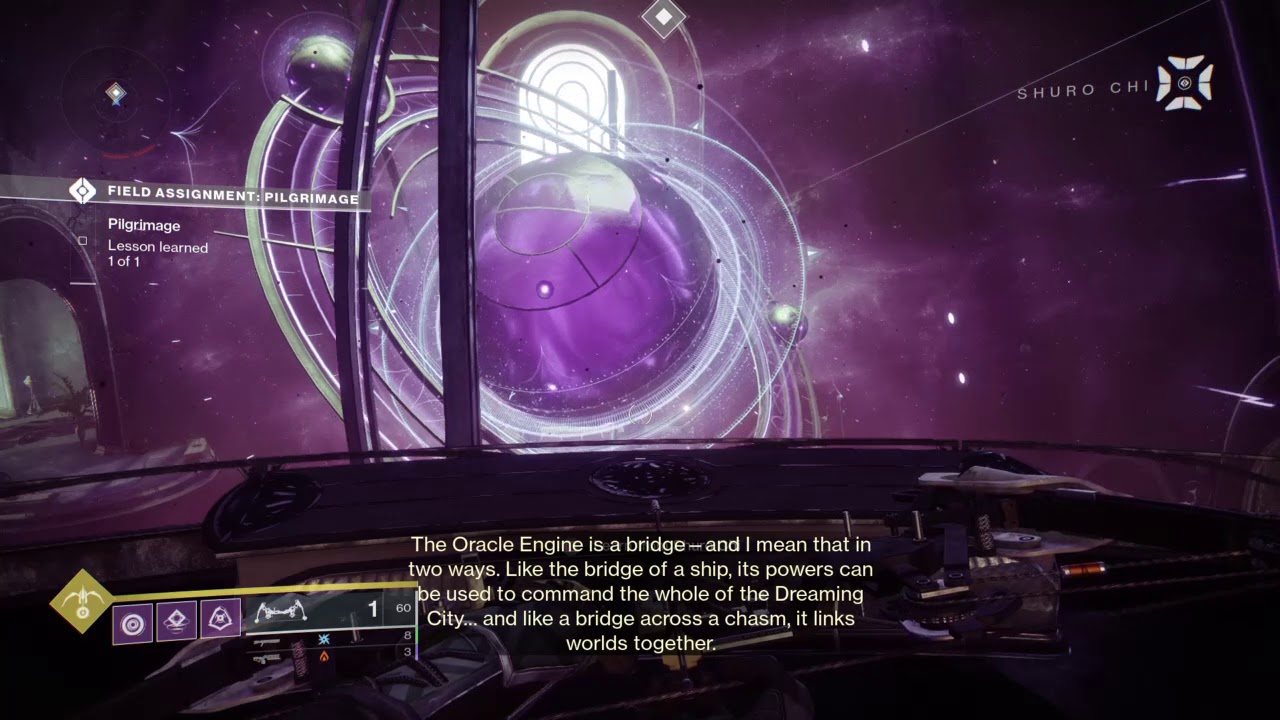
Task: Switch to the stowed energy weapon with blue icon
Action: pos(323,639)
